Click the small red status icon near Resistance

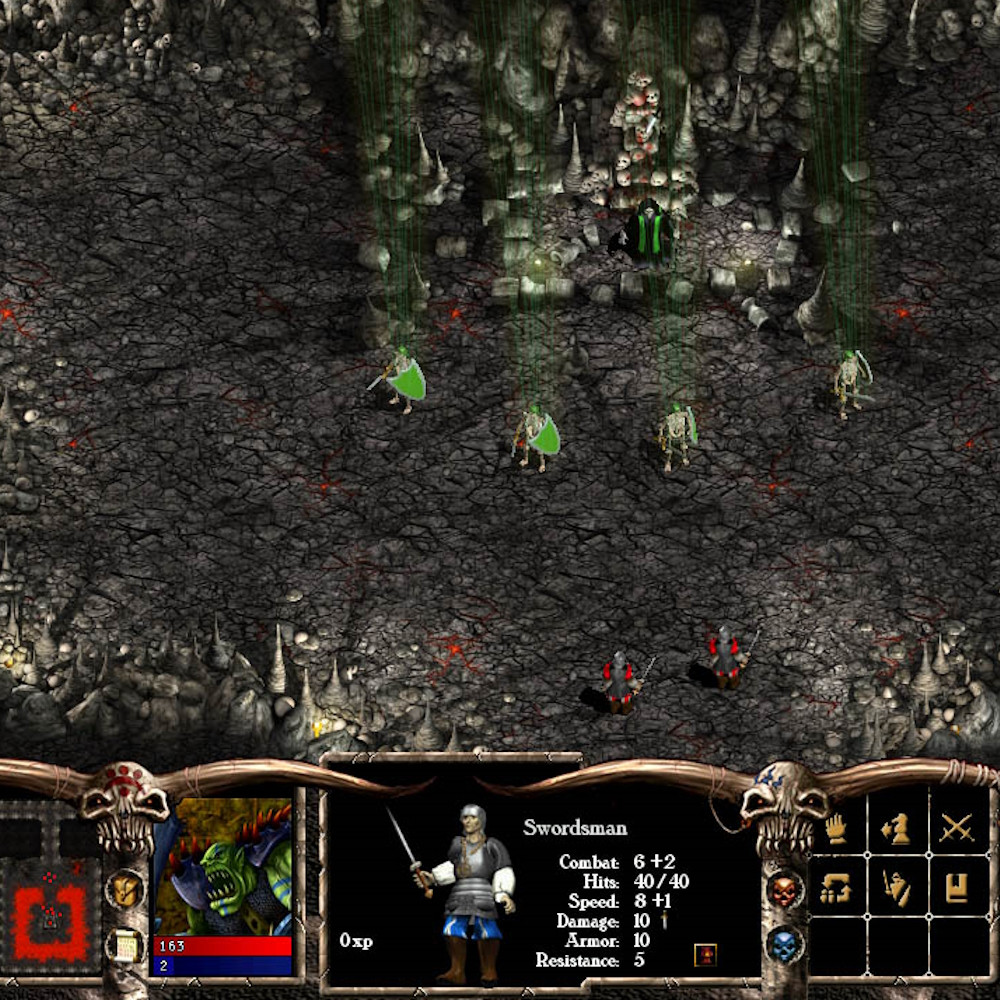click(705, 954)
